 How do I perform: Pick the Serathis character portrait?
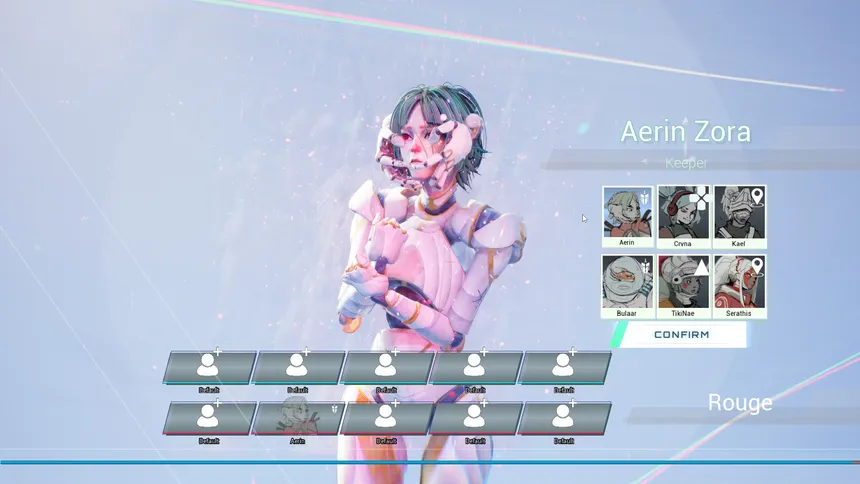pyautogui.click(x=740, y=283)
